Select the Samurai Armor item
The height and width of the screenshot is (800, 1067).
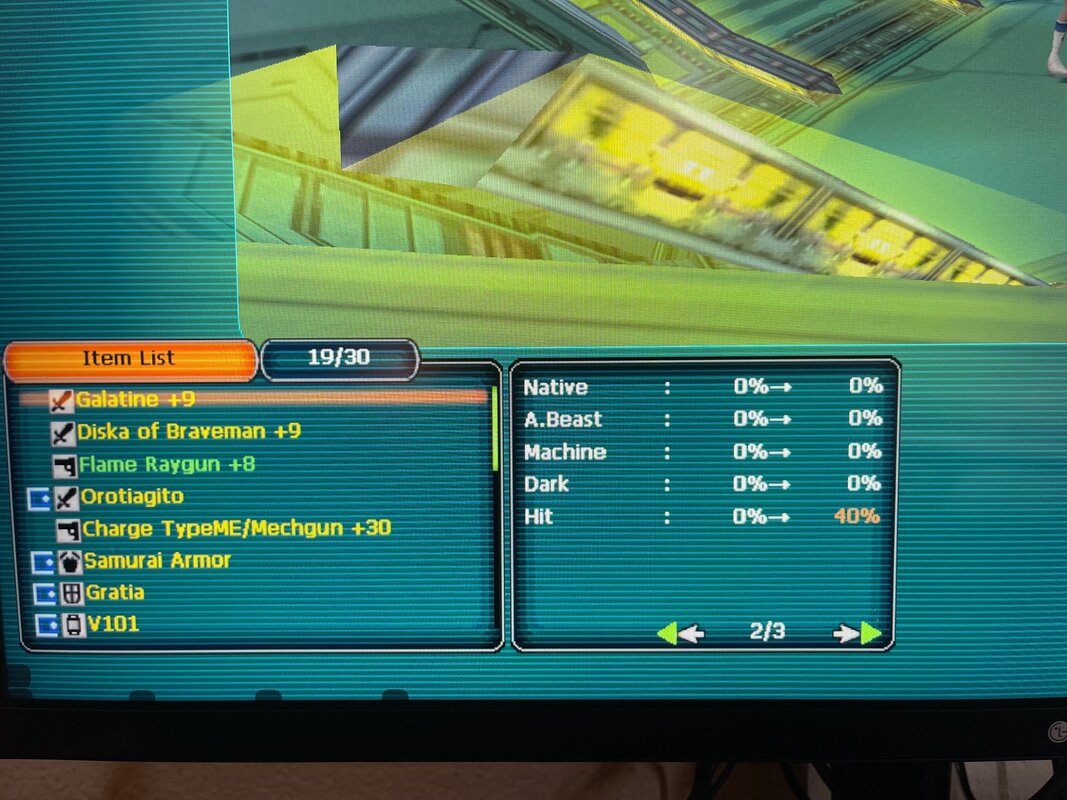coord(157,560)
